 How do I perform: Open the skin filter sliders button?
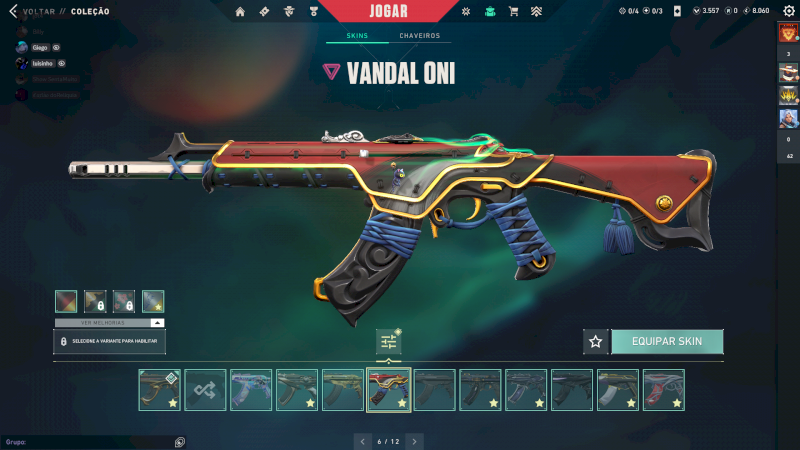(388, 342)
